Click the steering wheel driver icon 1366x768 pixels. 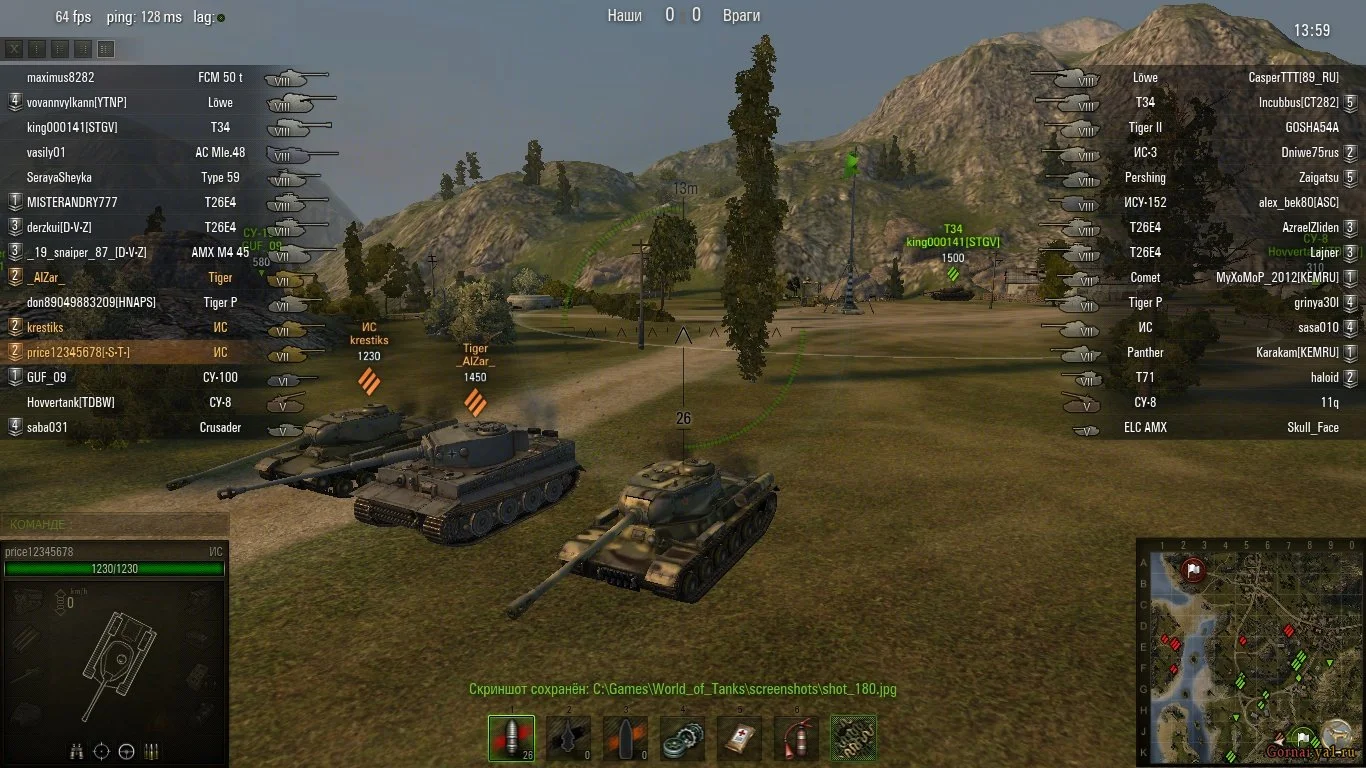[x=126, y=751]
